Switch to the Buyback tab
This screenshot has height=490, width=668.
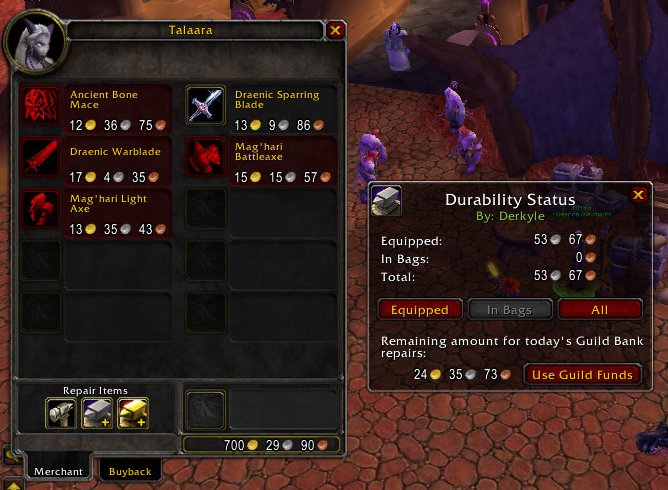pos(130,471)
